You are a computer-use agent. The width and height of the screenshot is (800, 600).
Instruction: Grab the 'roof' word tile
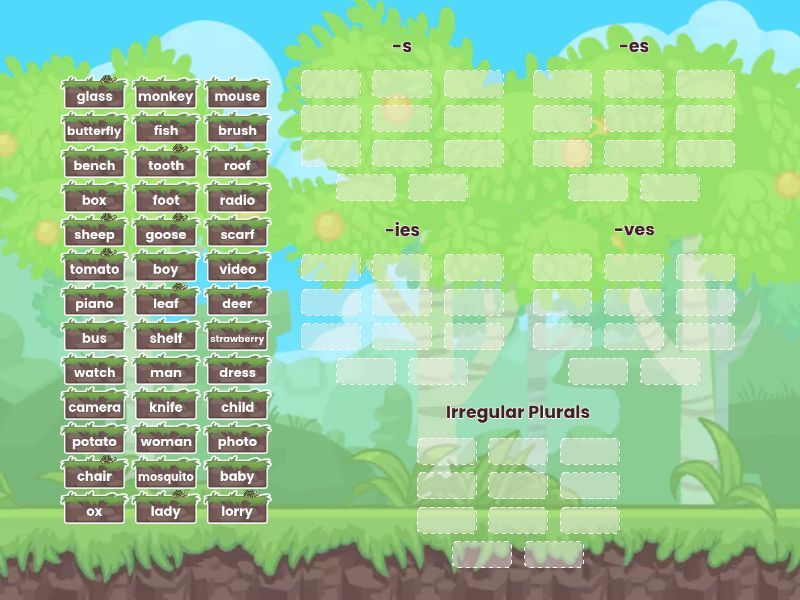[237, 165]
